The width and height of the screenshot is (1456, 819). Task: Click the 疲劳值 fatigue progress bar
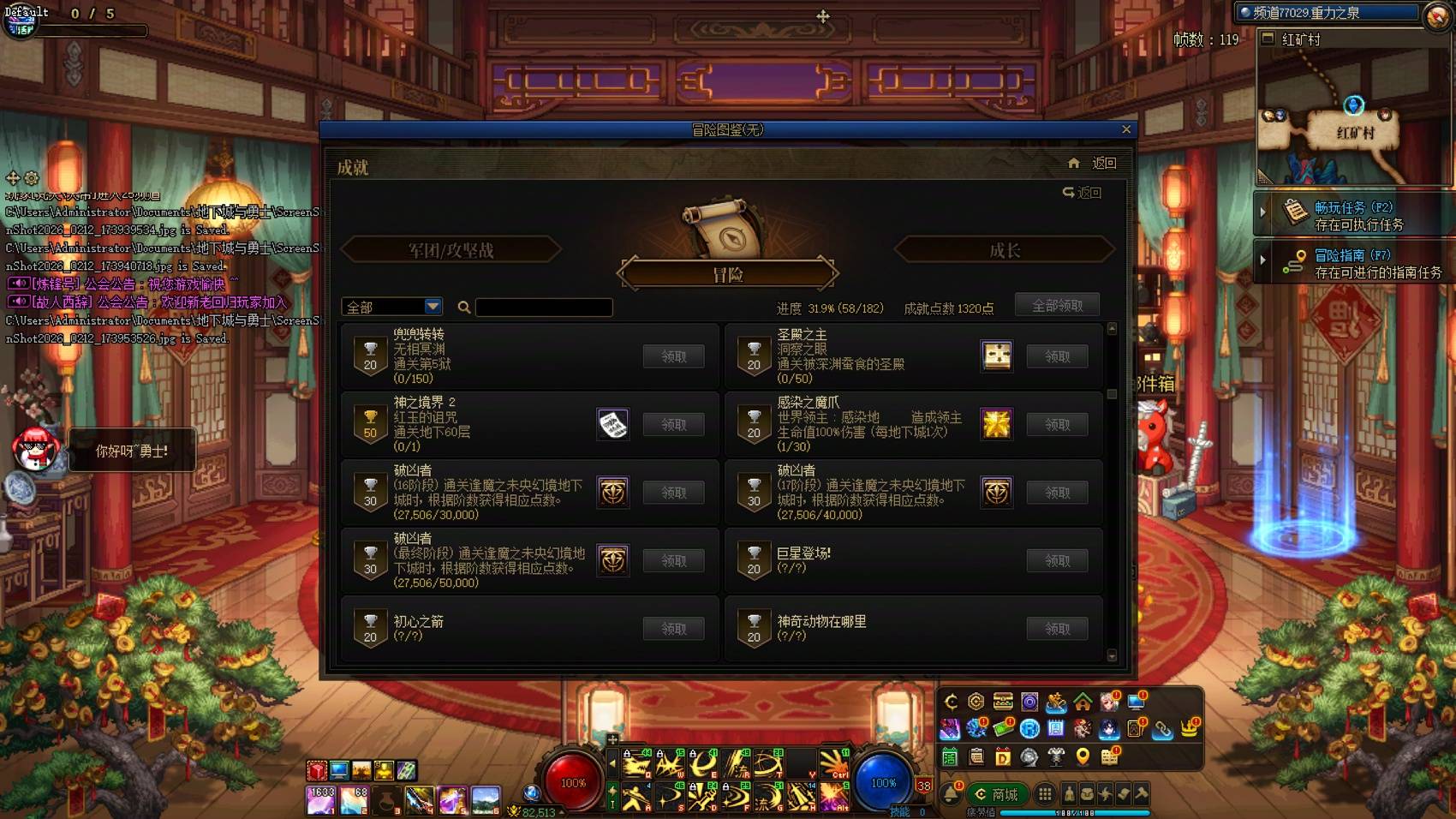(x=1075, y=813)
